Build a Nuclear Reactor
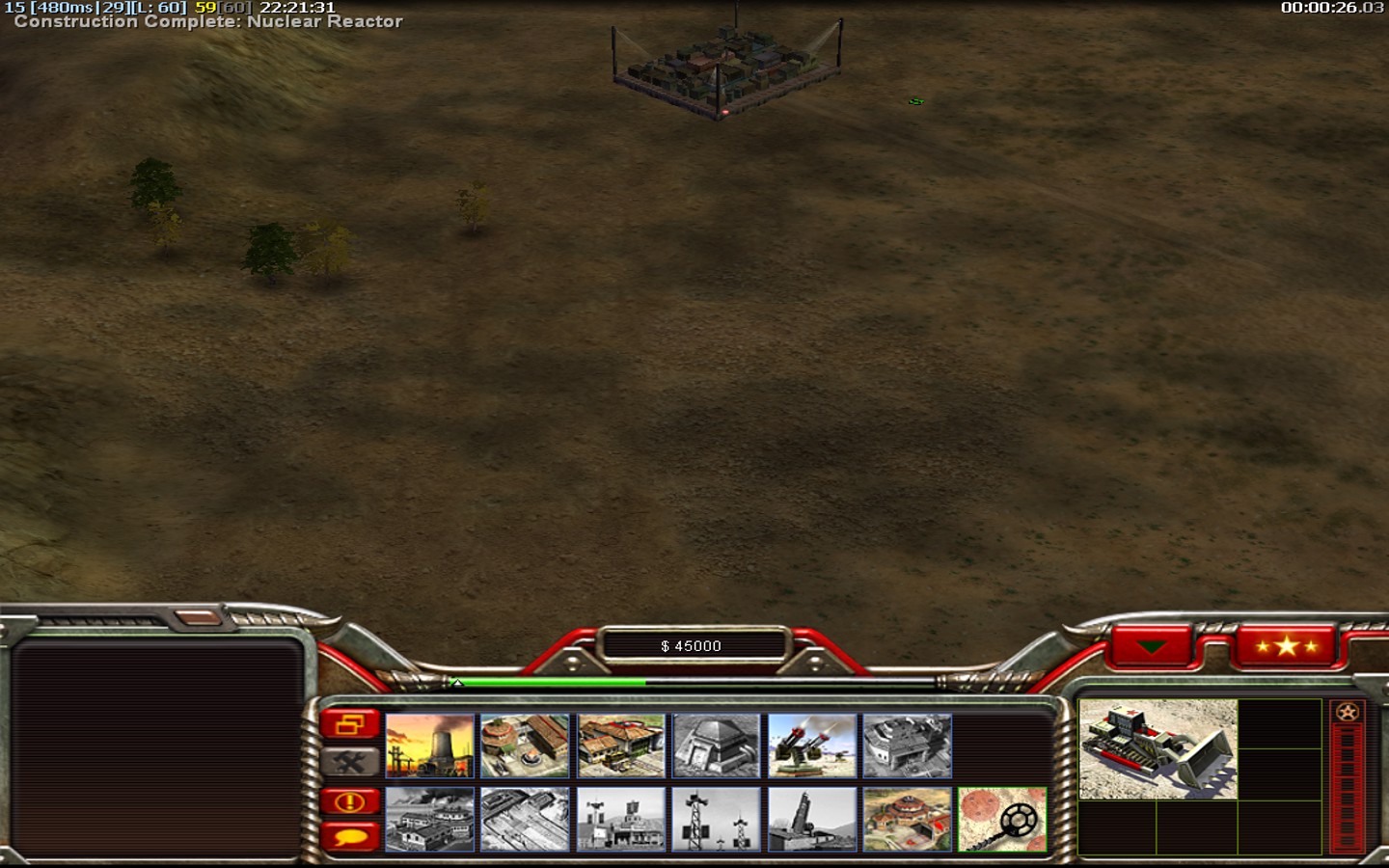The width and height of the screenshot is (1389, 868). [x=429, y=746]
